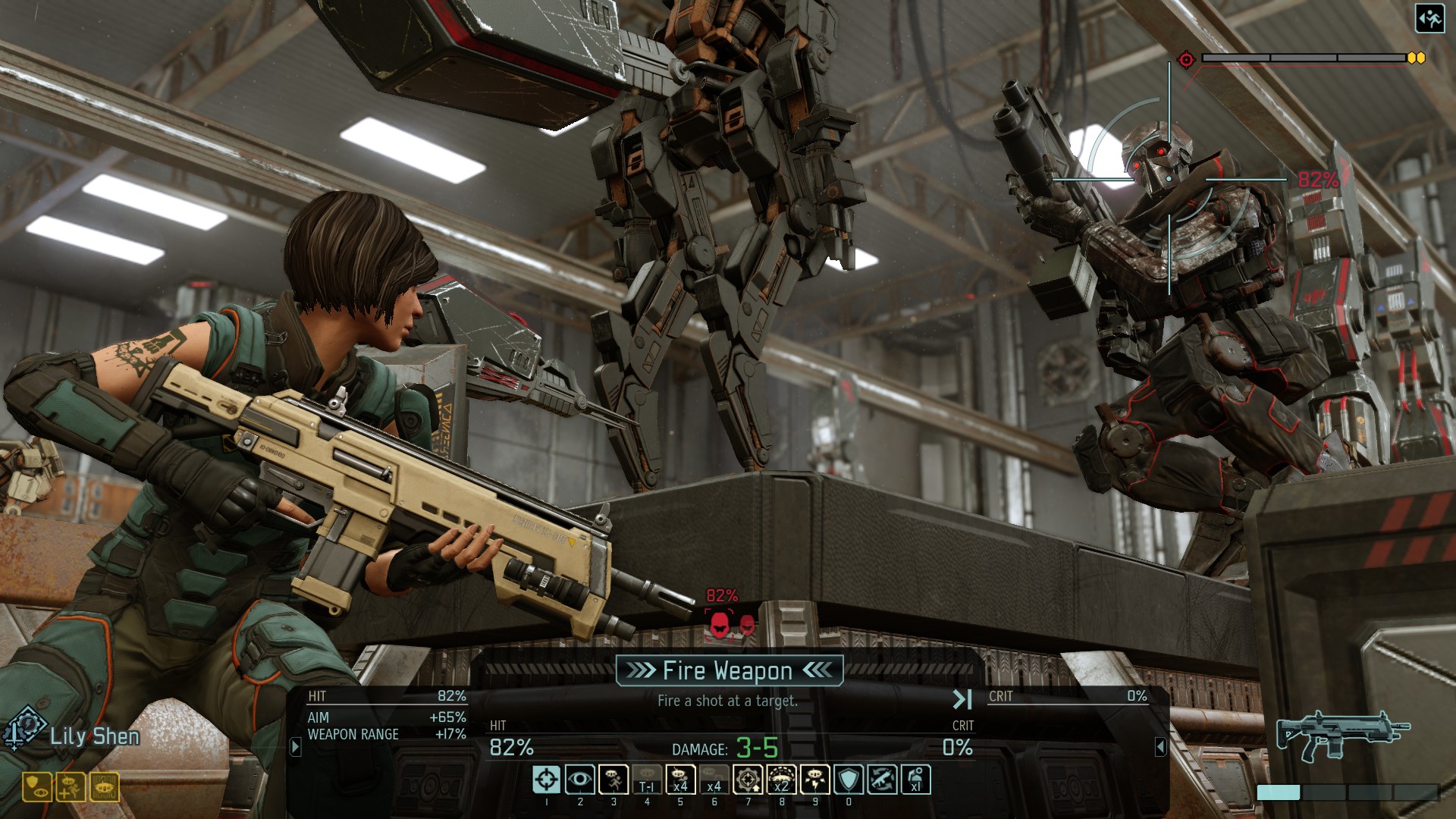The height and width of the screenshot is (819, 1456).
Task: Click the skip-to-next-target arrow
Action: click(962, 699)
